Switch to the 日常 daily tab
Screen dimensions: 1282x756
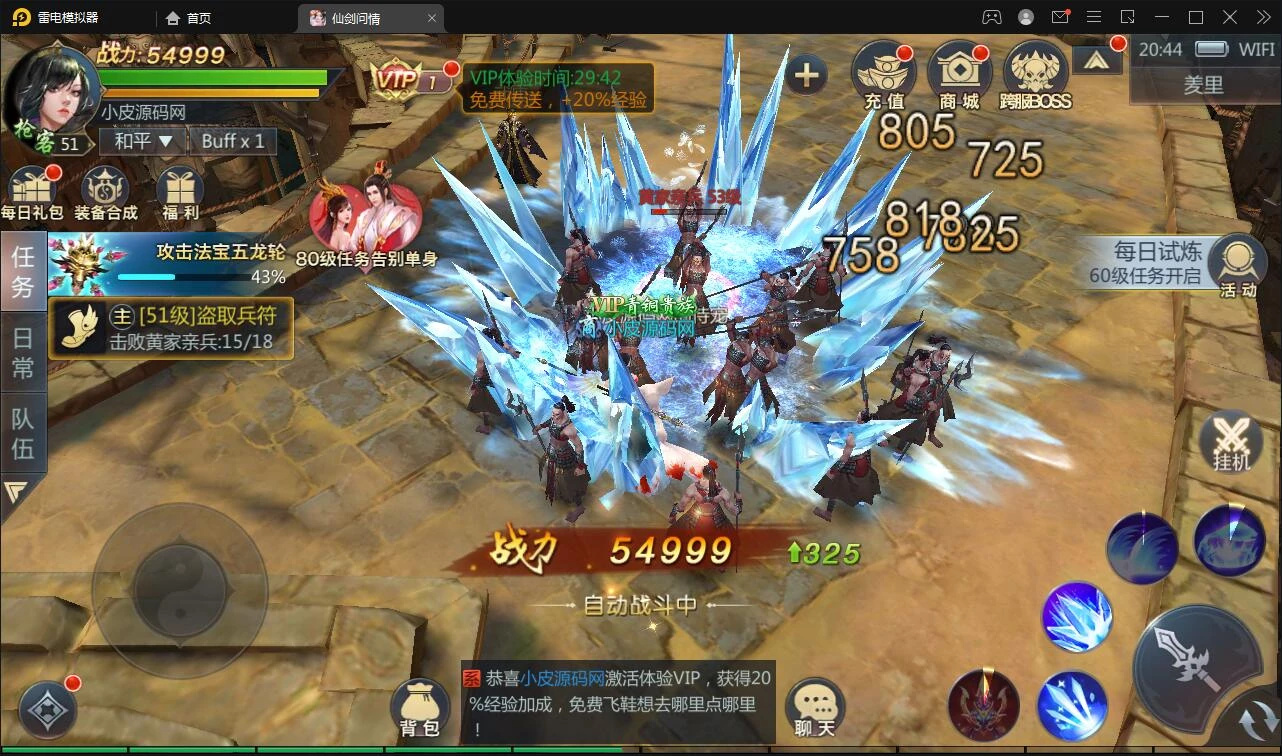23,352
